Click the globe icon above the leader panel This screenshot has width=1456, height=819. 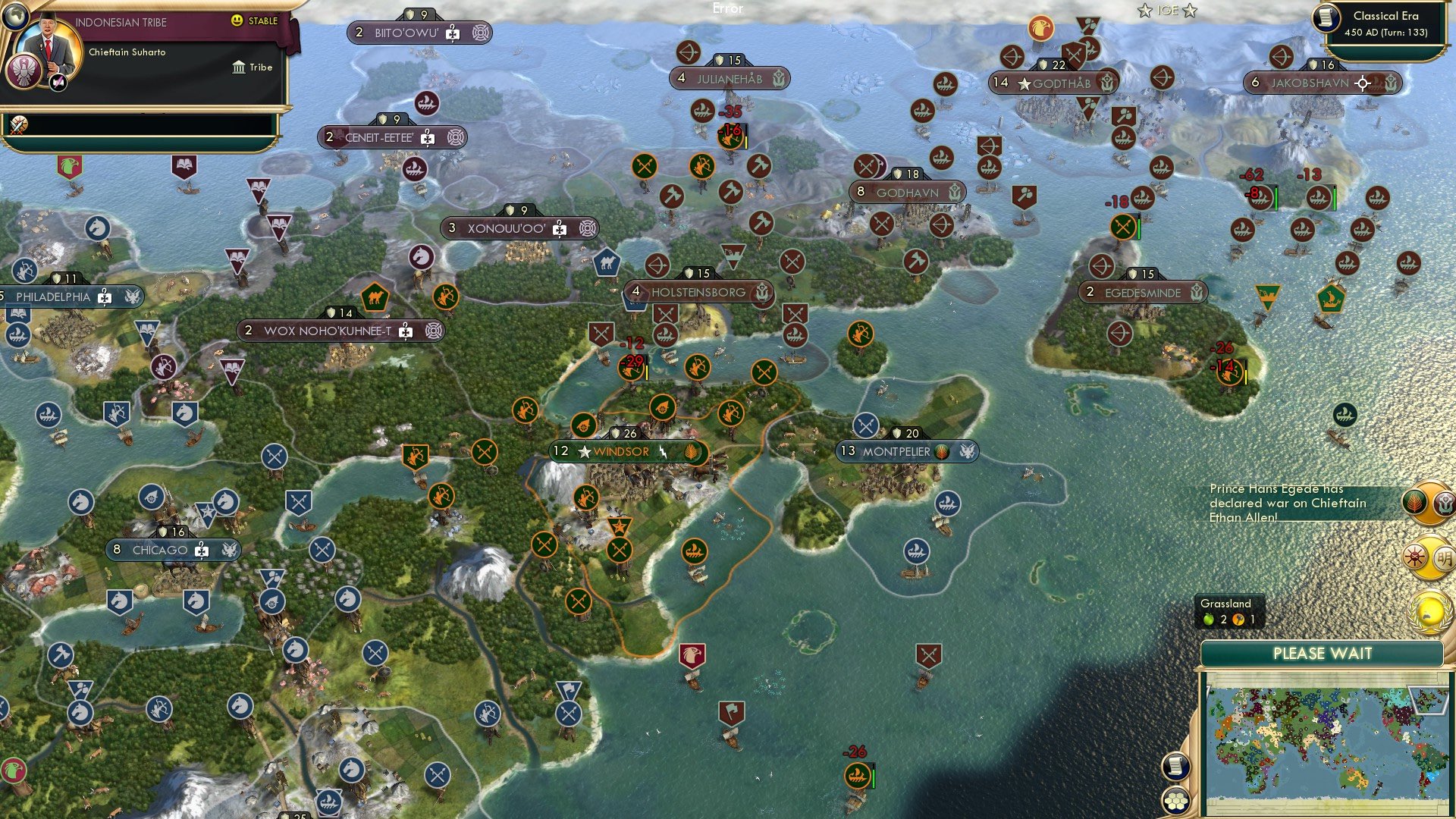click(14, 15)
